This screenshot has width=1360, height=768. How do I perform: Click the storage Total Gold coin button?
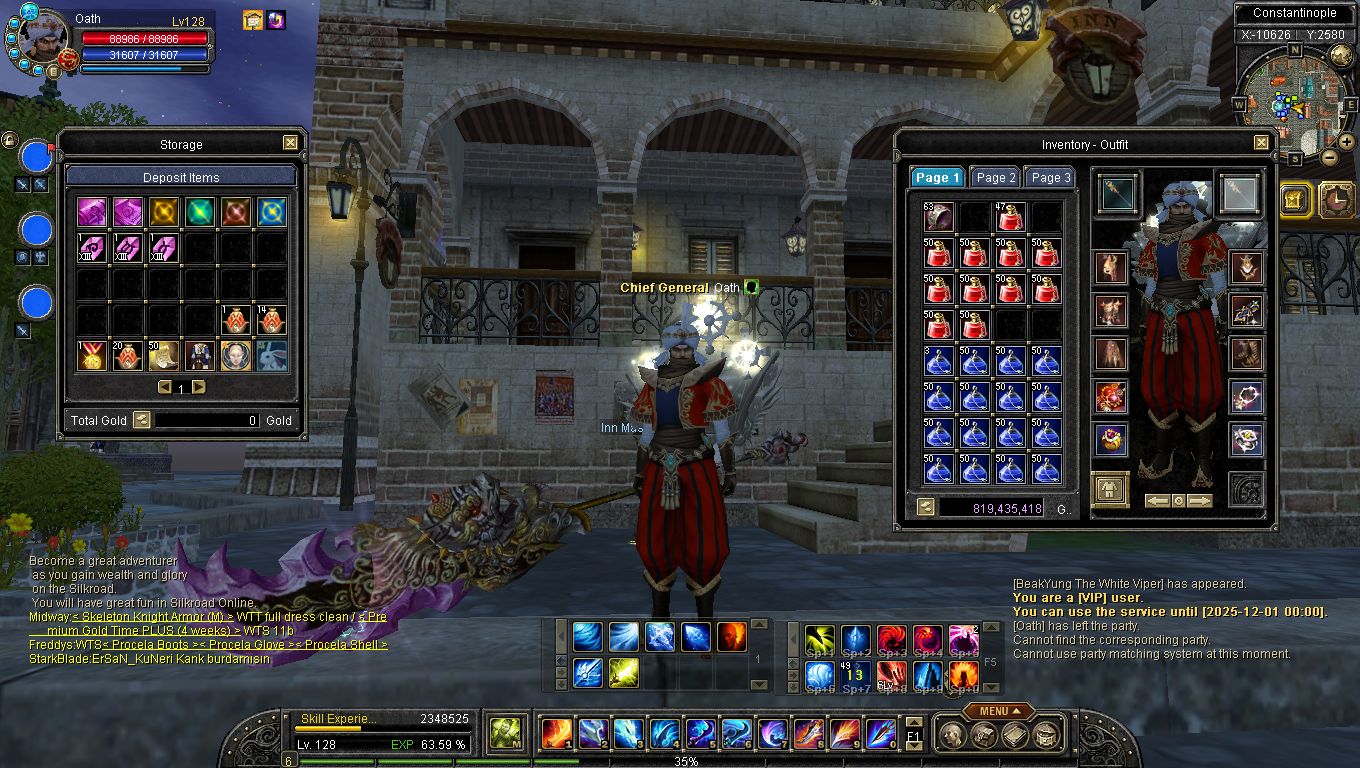142,421
